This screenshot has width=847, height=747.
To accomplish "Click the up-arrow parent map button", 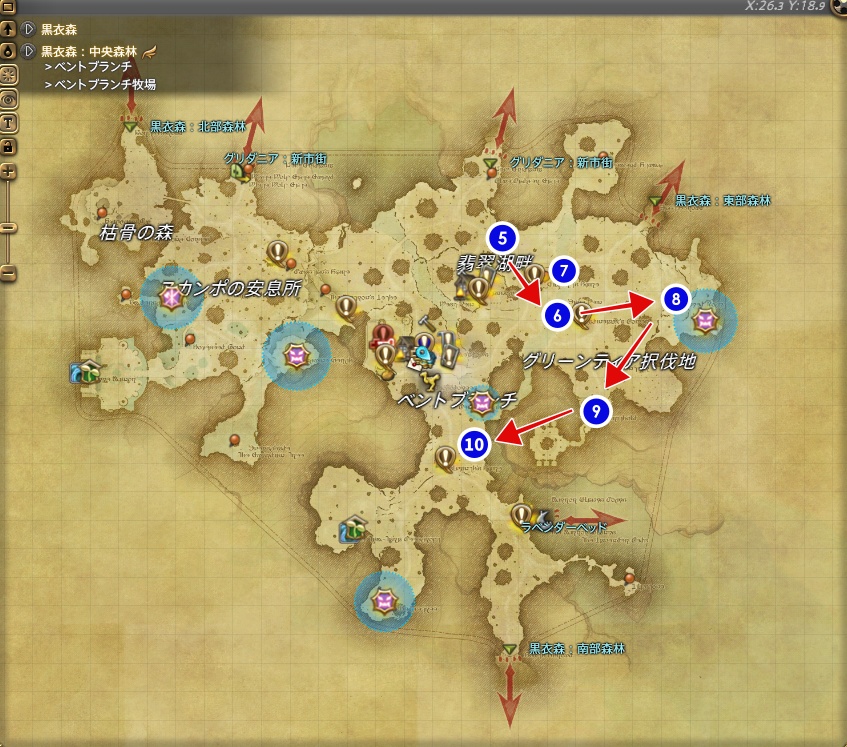I will (8, 28).
